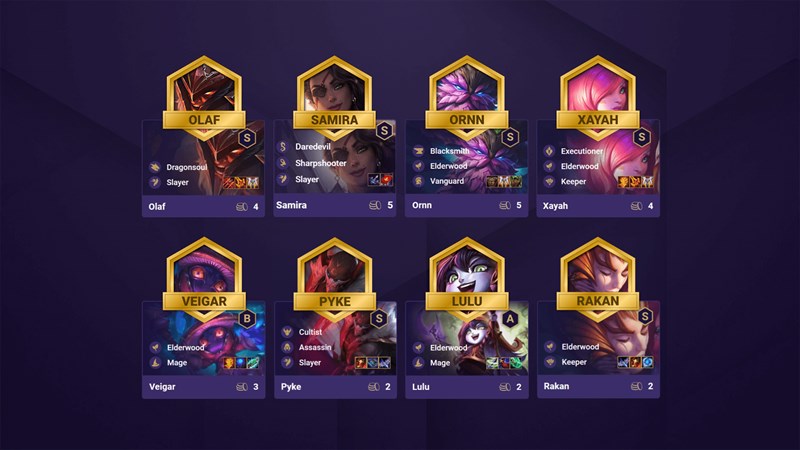
Task: Select Olaf's Dragonsoul trait
Action: pos(184,167)
